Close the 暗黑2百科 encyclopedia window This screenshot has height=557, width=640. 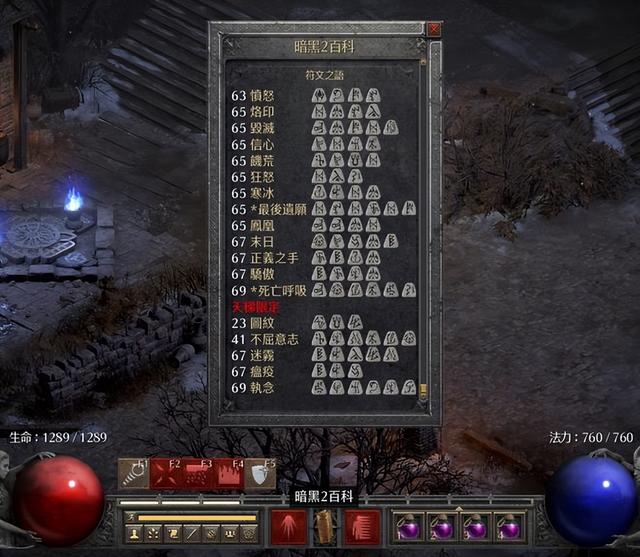[x=434, y=29]
